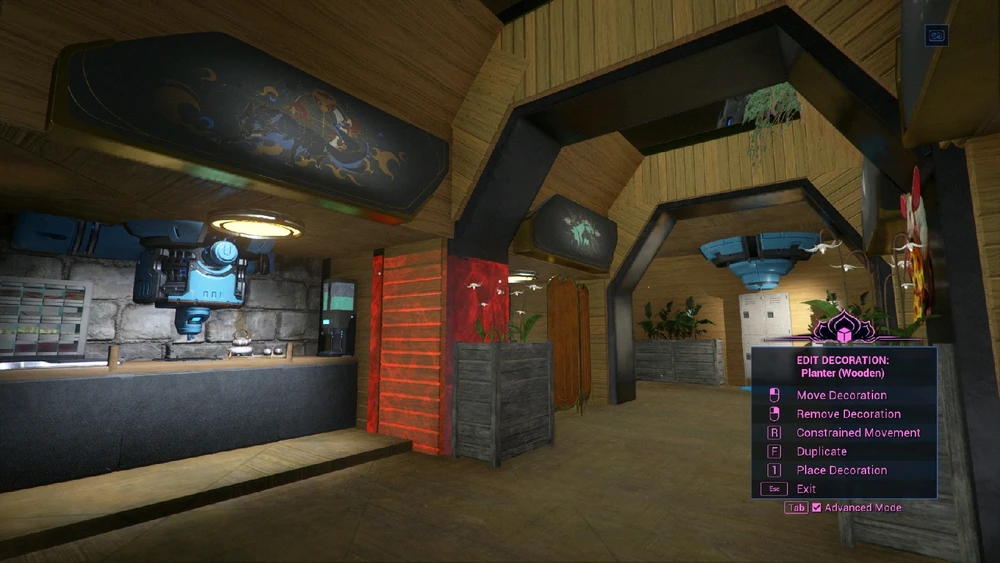The width and height of the screenshot is (1000, 563).
Task: Select Place Decoration entry
Action: [x=841, y=470]
